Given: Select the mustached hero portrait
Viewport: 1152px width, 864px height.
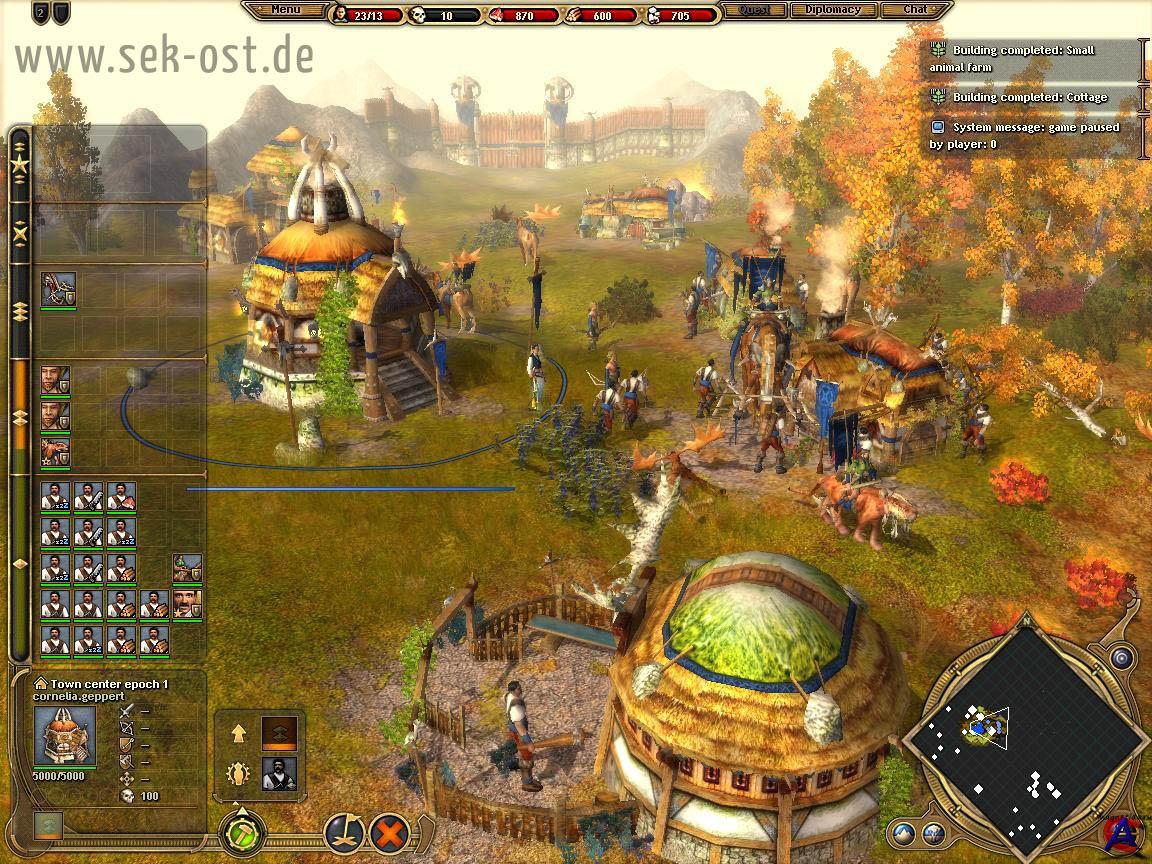Looking at the screenshot, I should click(187, 603).
